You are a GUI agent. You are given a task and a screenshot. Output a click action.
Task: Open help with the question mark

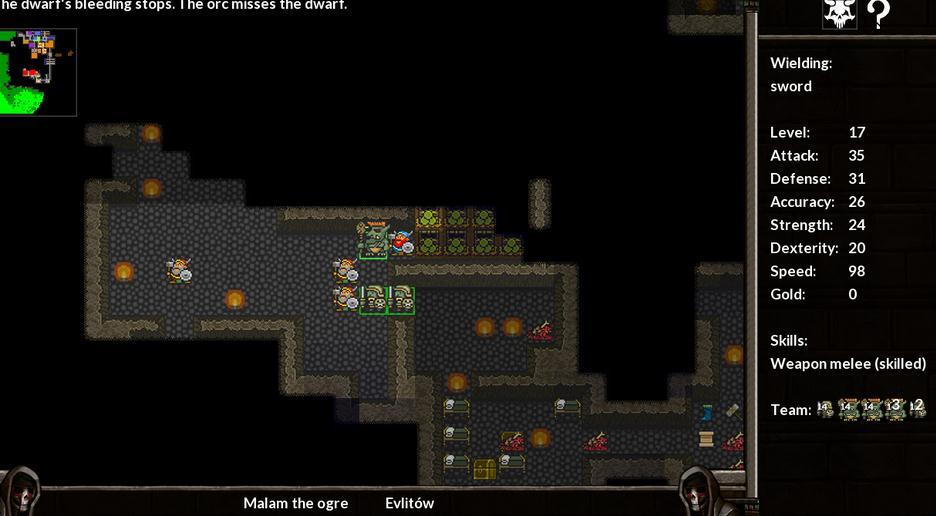pos(878,13)
